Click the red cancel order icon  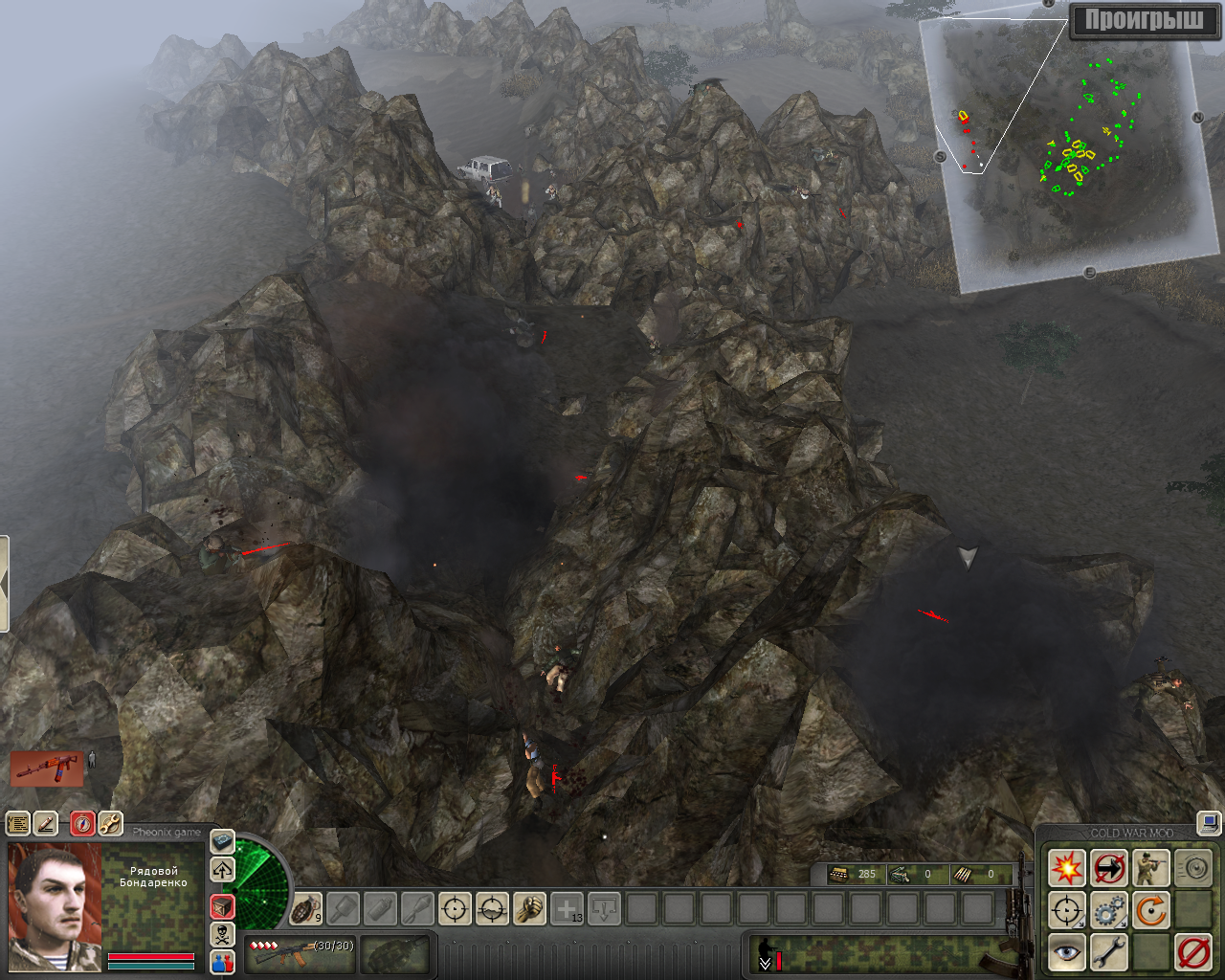(x=1192, y=952)
